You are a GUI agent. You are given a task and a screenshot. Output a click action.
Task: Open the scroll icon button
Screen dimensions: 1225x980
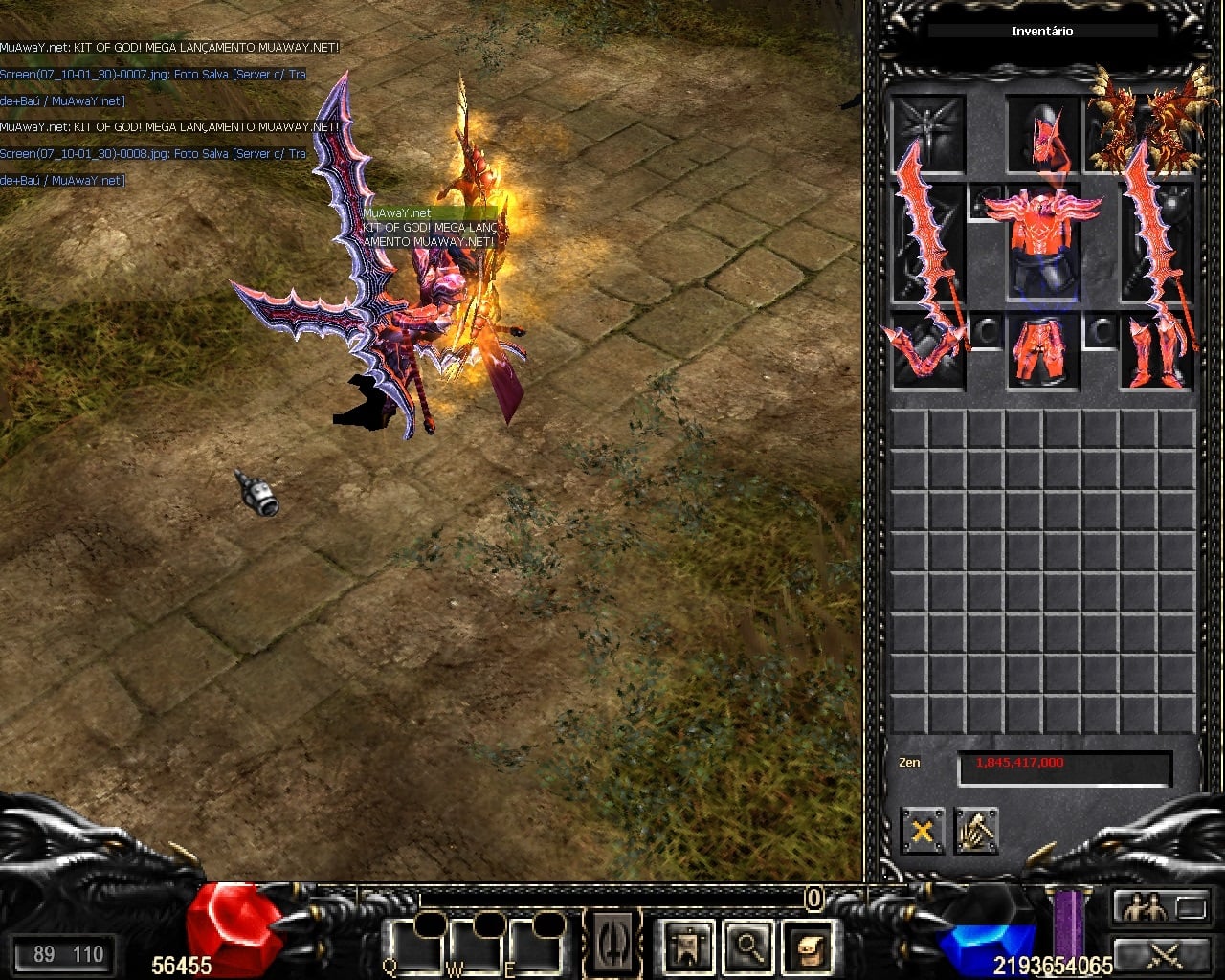[806, 946]
